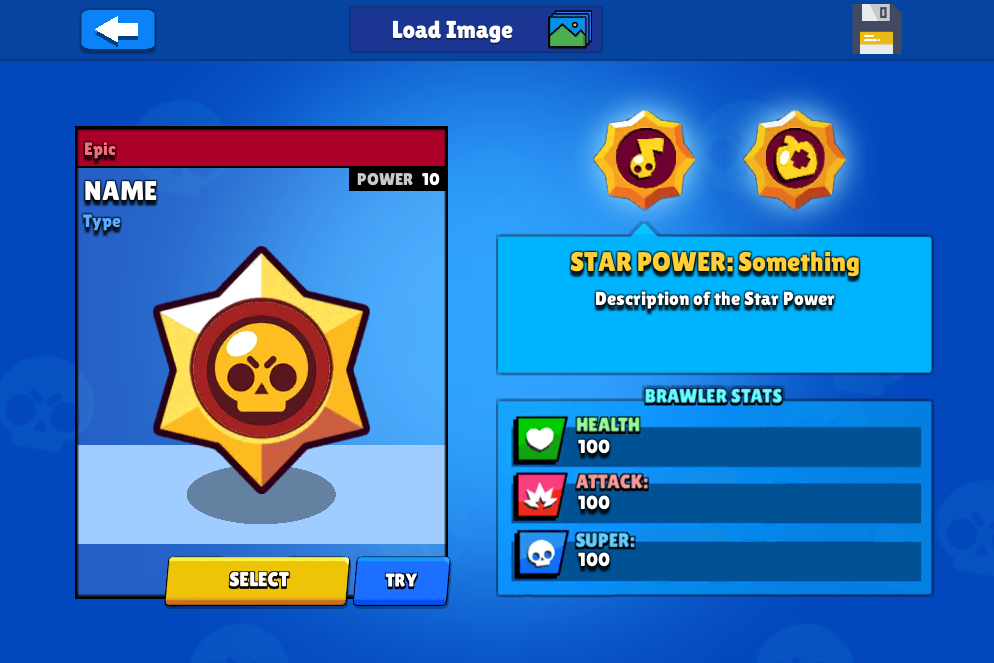Click the brawler star portrait image
The width and height of the screenshot is (994, 663).
coord(261,370)
